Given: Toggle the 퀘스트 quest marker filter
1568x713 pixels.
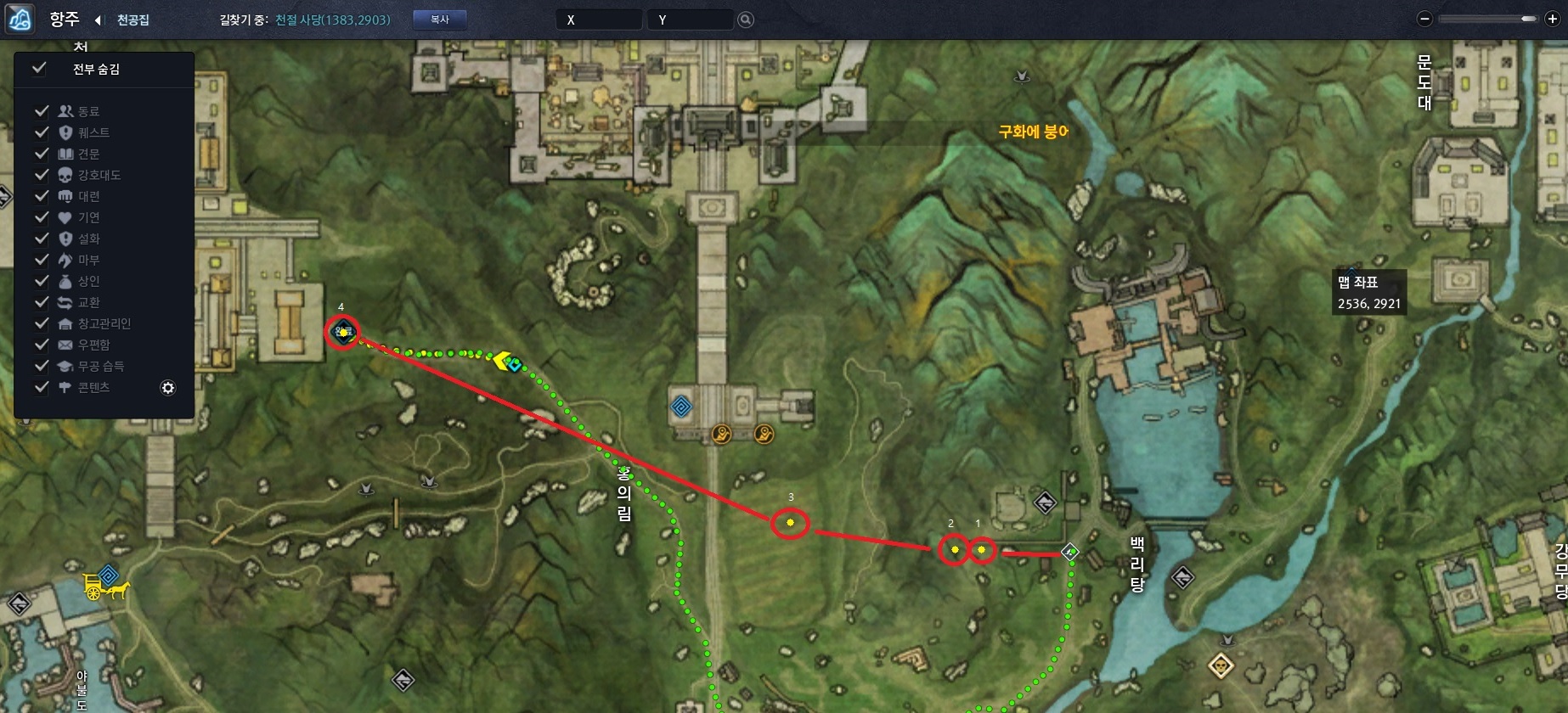Looking at the screenshot, I should click(x=42, y=132).
